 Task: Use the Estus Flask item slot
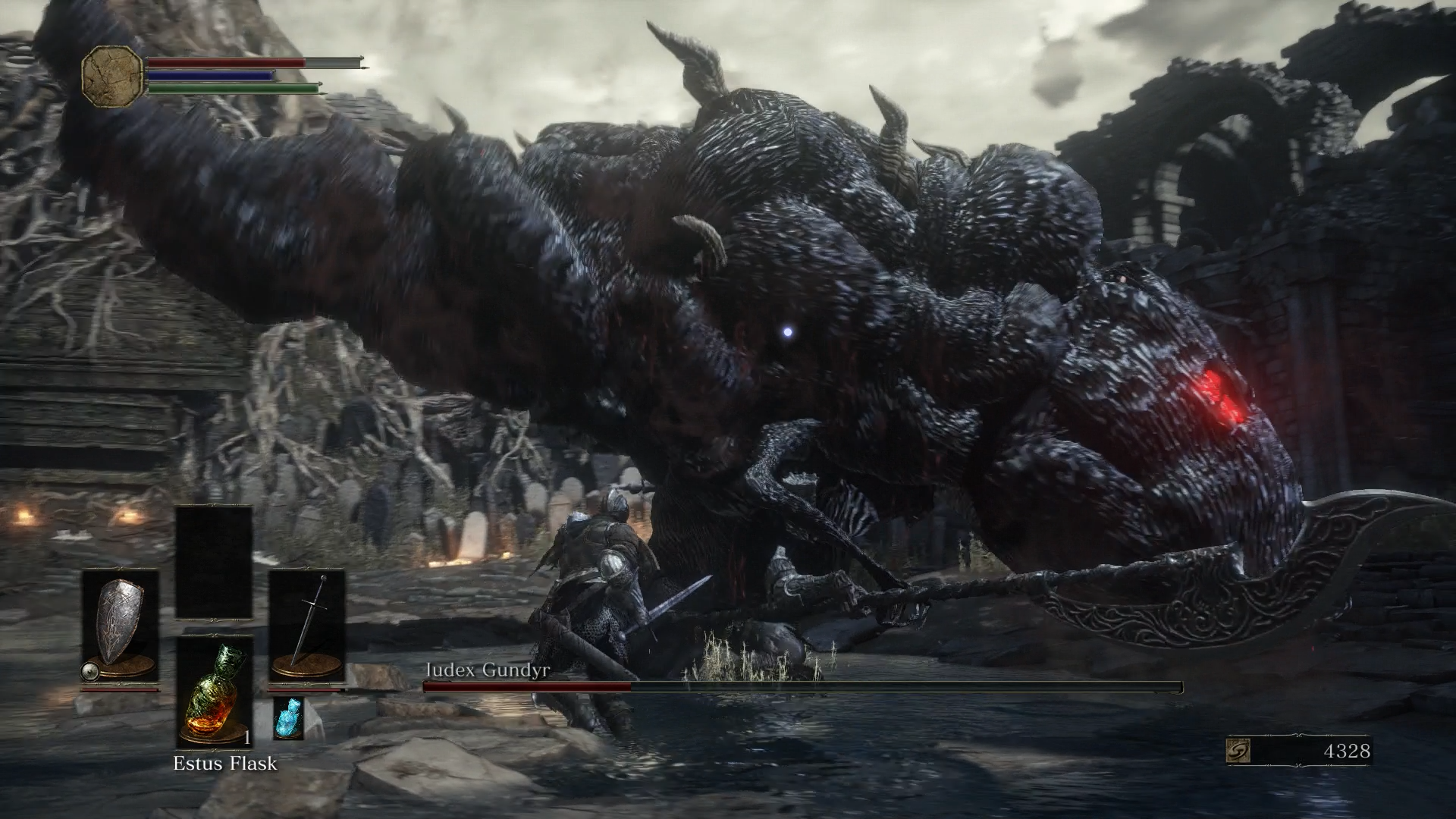tap(214, 692)
